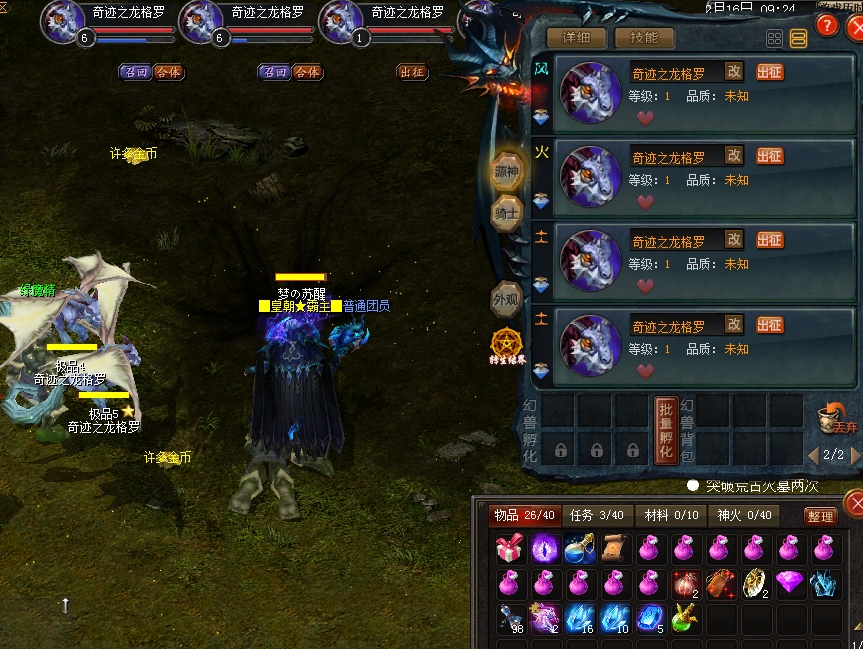Click the 批量孵化 batch hatch button

tap(666, 430)
